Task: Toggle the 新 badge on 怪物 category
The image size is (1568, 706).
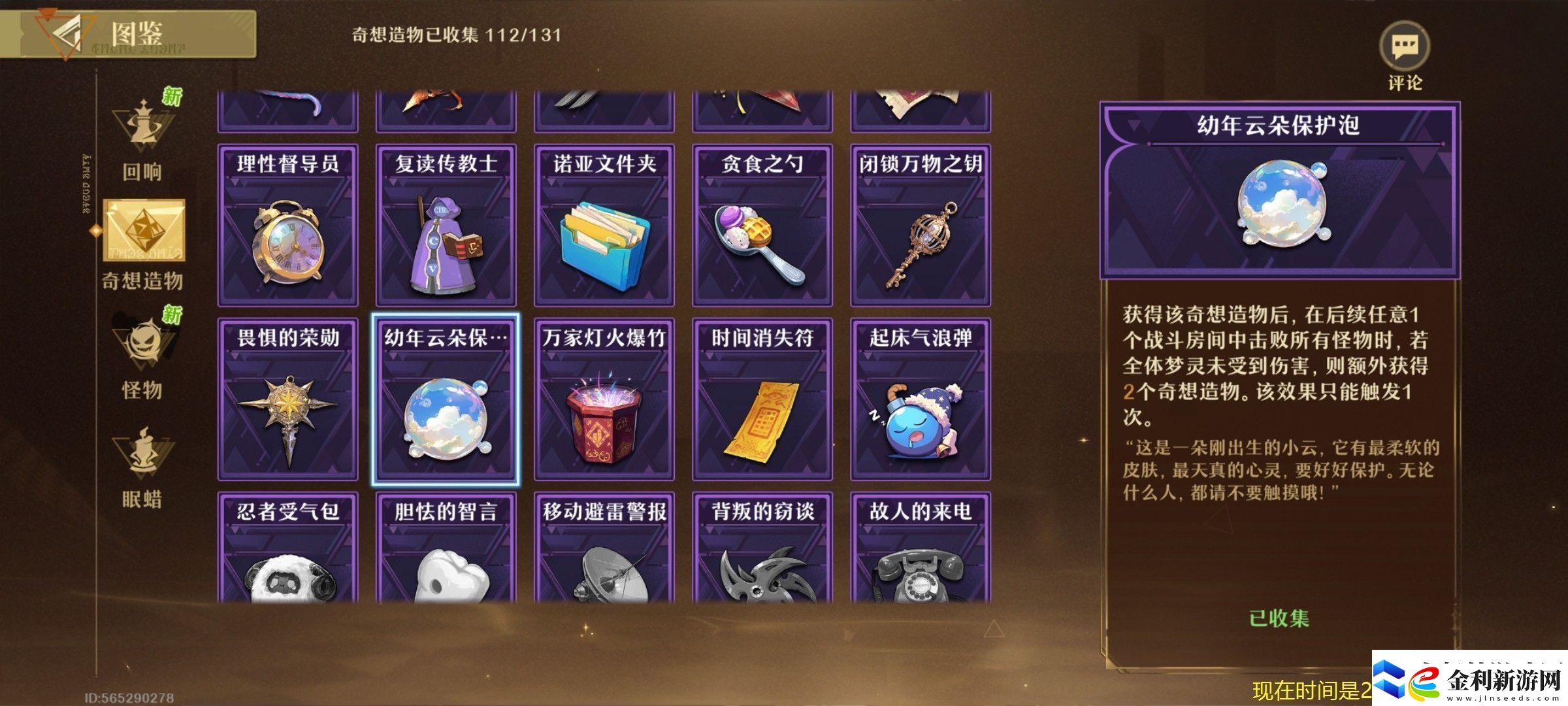Action: tap(172, 314)
